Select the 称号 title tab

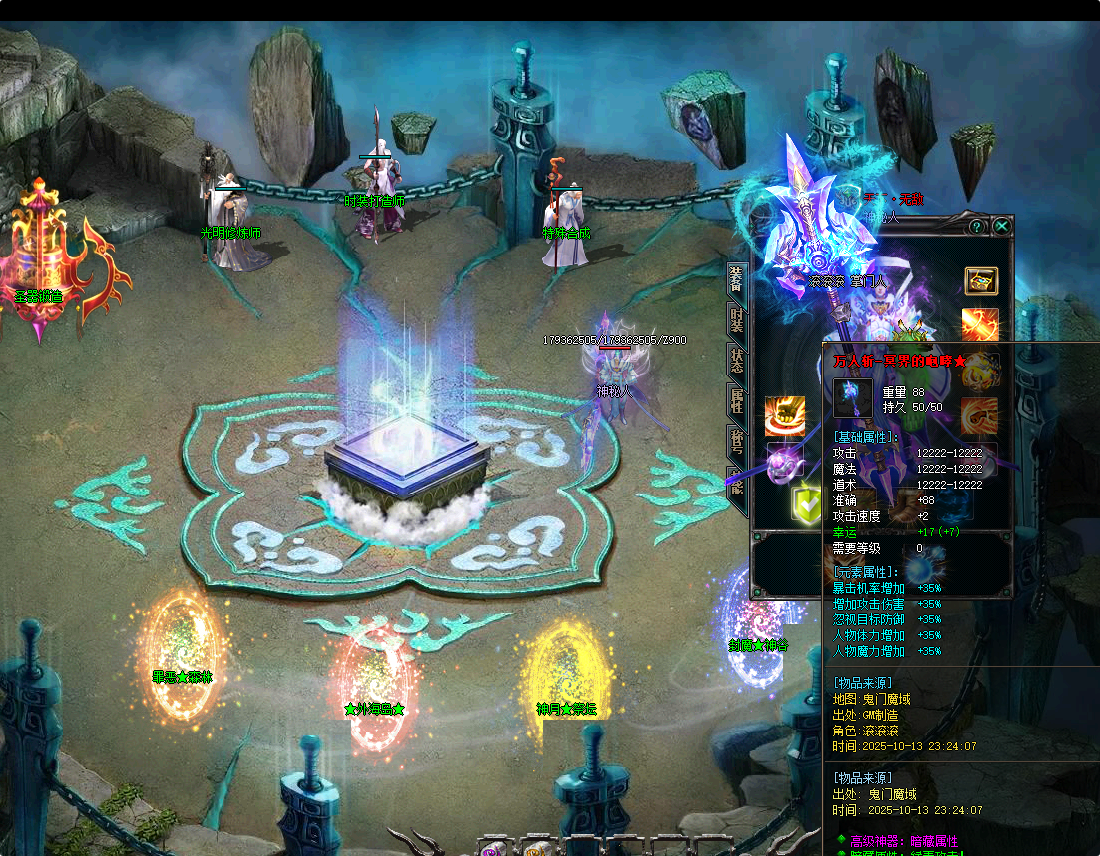click(736, 443)
